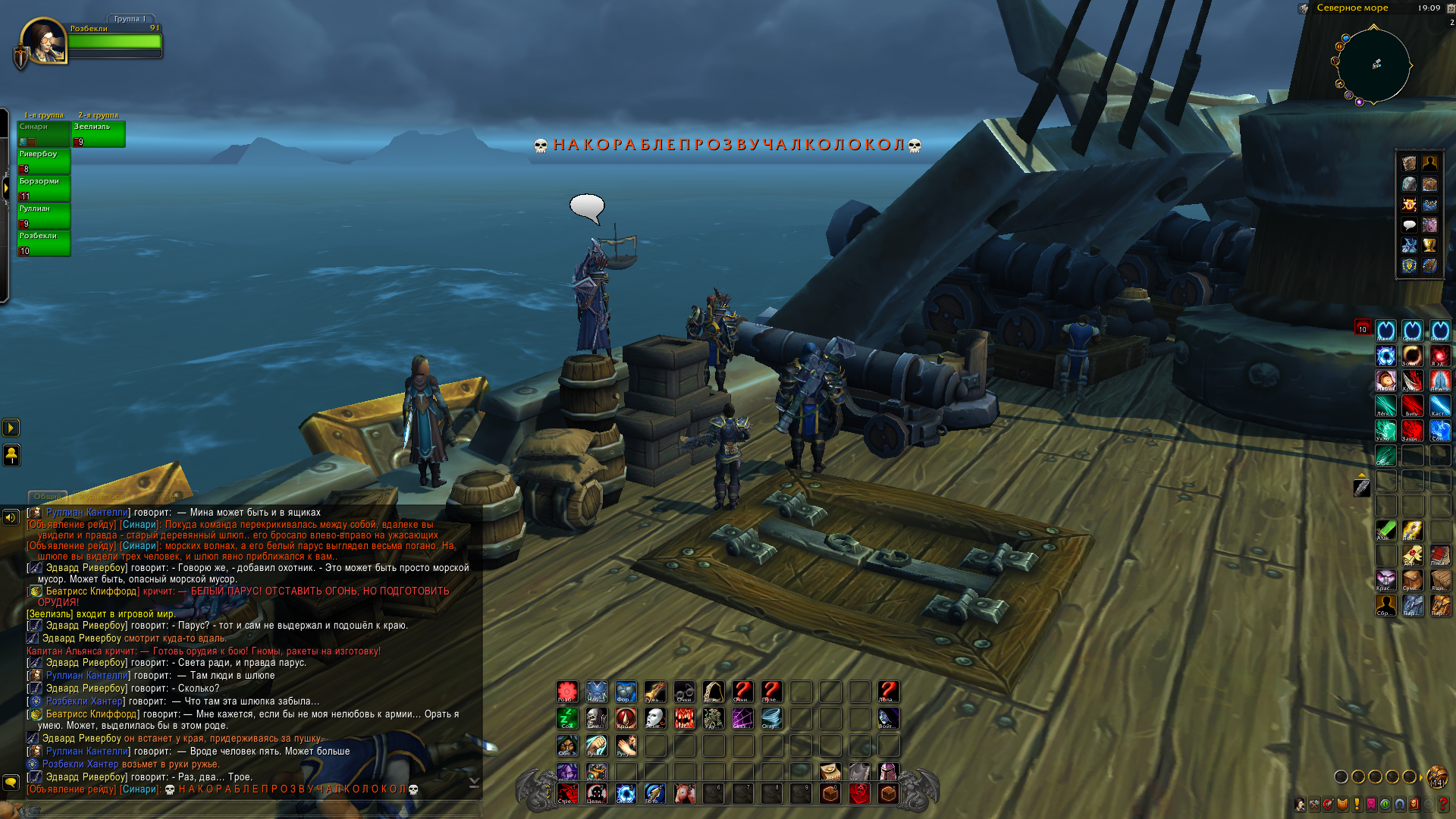Screen dimensions: 1456x819
Task: Click the white speech bubble micro button
Action: click(x=1409, y=224)
